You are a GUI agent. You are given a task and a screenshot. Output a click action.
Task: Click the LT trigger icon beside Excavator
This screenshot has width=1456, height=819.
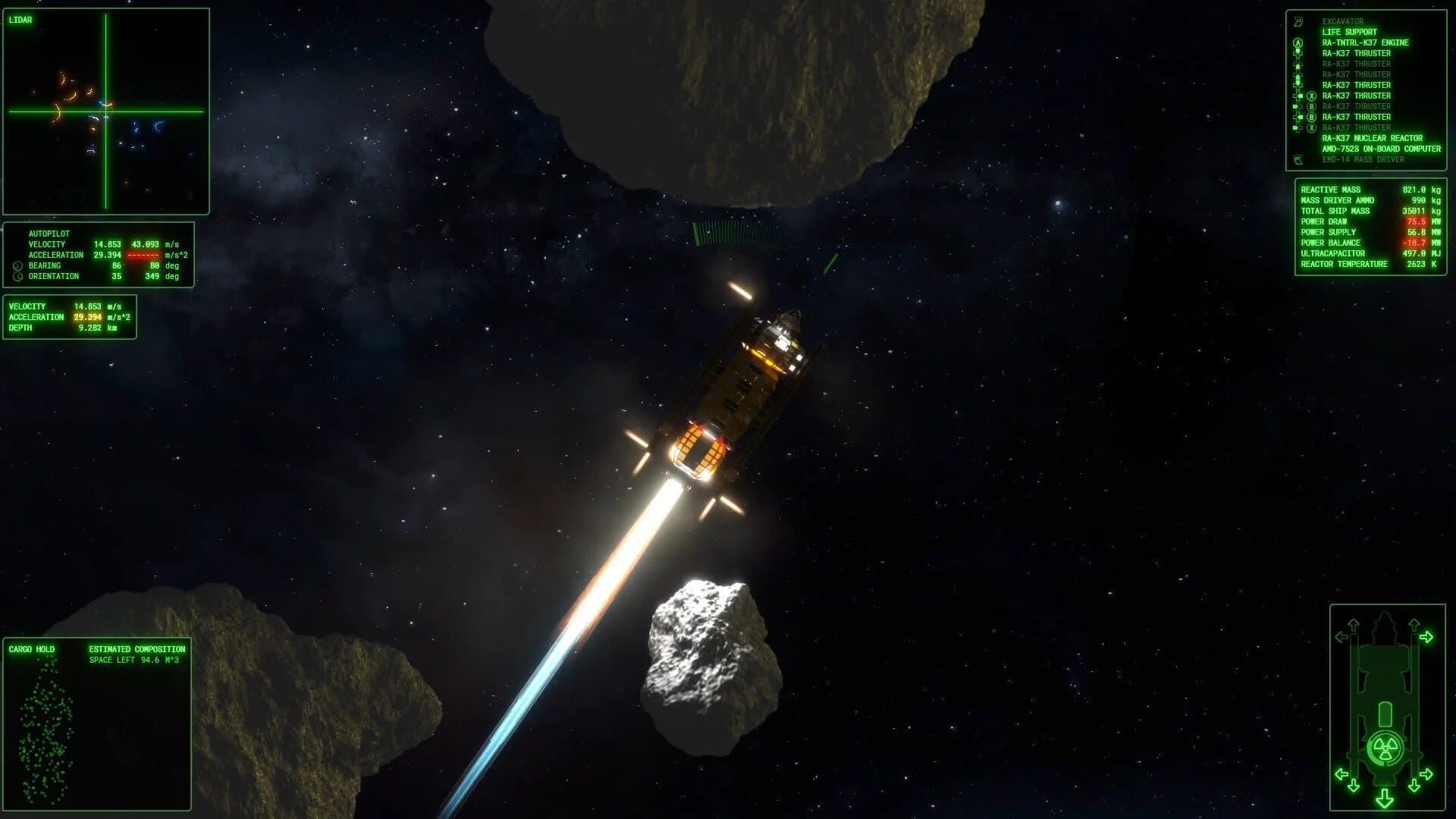1298,22
